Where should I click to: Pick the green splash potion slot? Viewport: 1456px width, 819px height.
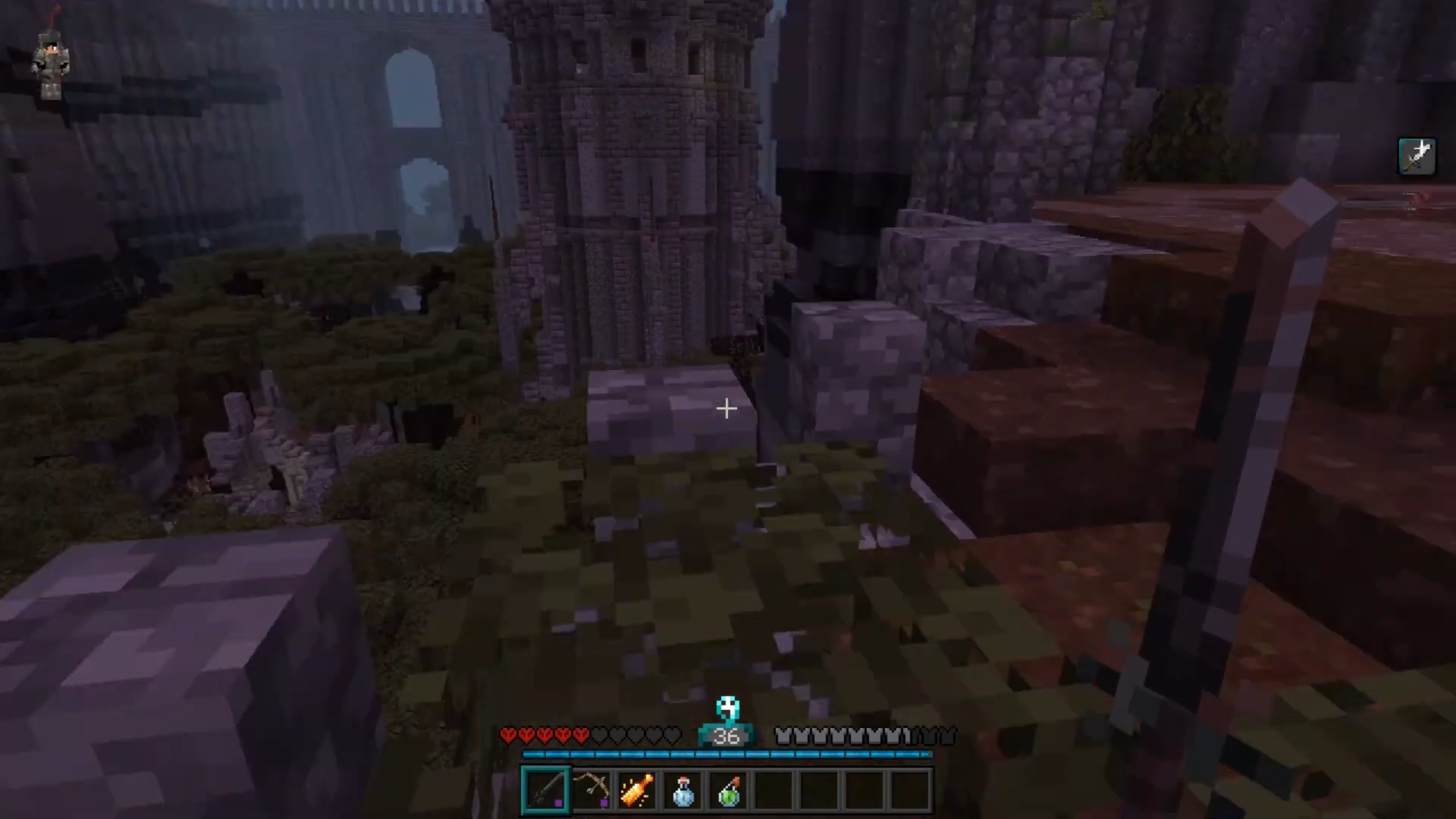point(728,790)
